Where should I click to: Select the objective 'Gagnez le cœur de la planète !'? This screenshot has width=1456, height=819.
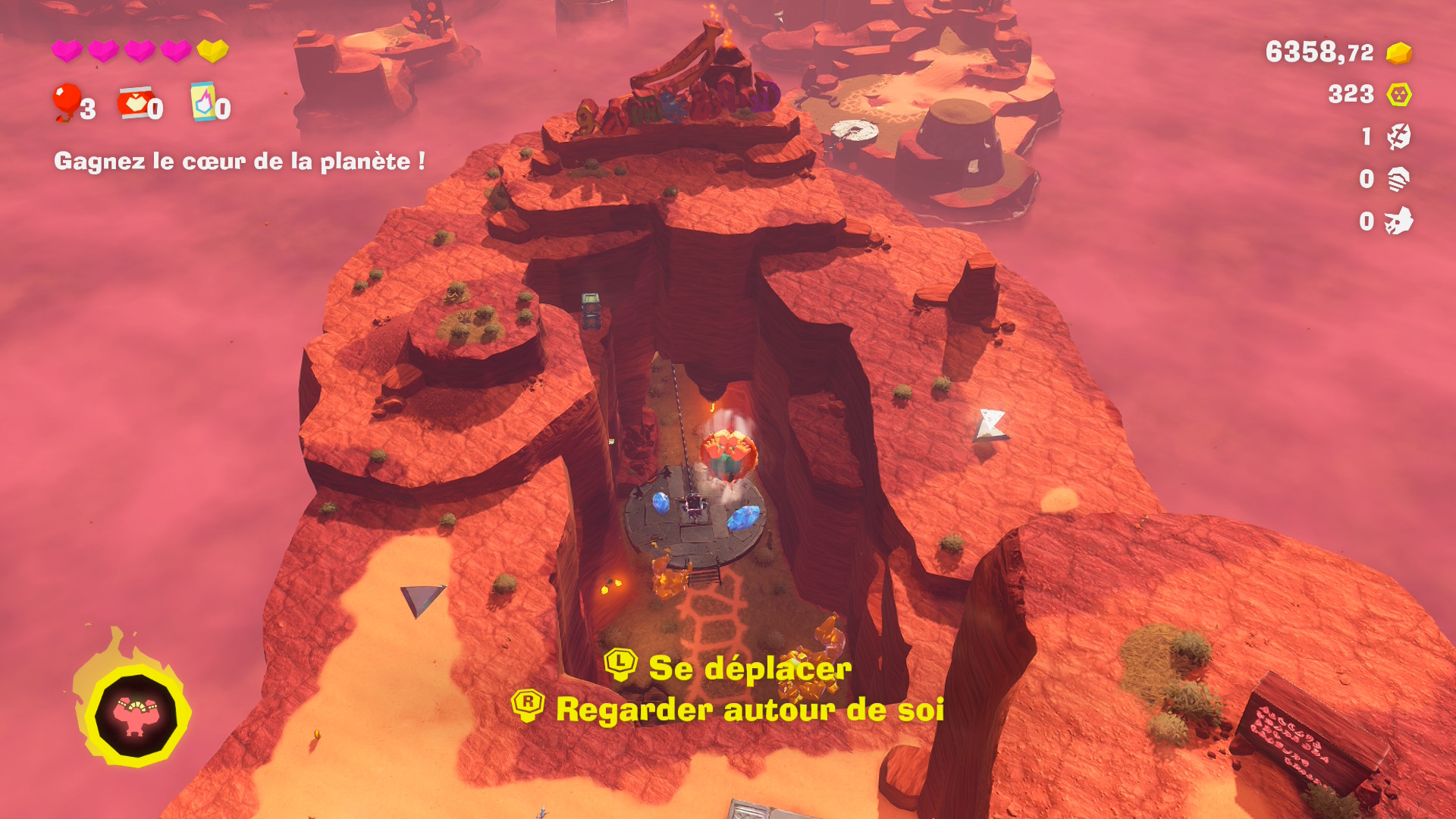click(240, 162)
